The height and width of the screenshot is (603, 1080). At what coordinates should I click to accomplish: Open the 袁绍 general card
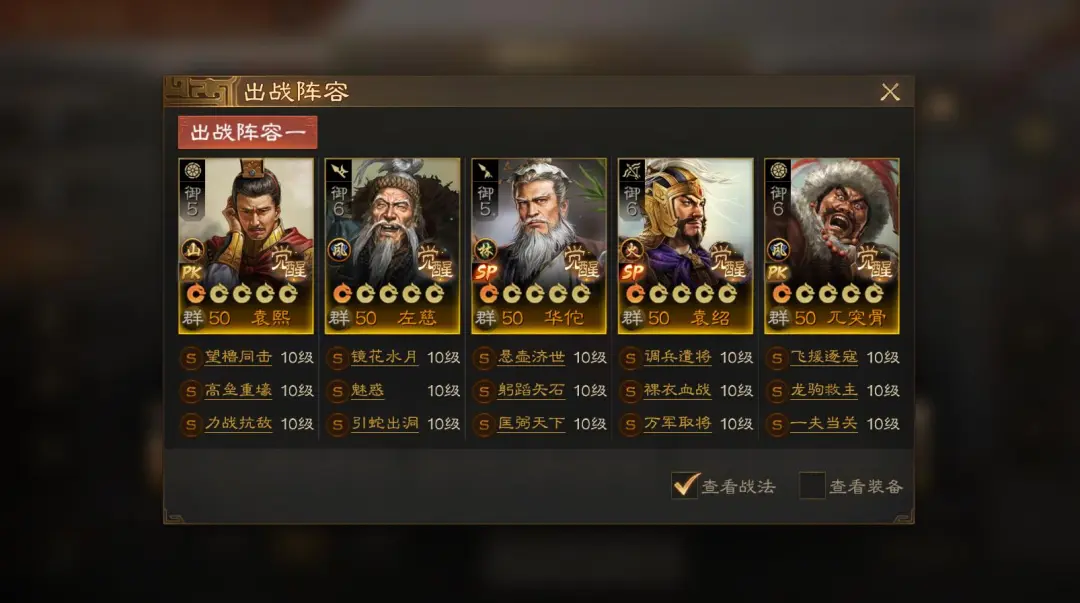tap(685, 245)
